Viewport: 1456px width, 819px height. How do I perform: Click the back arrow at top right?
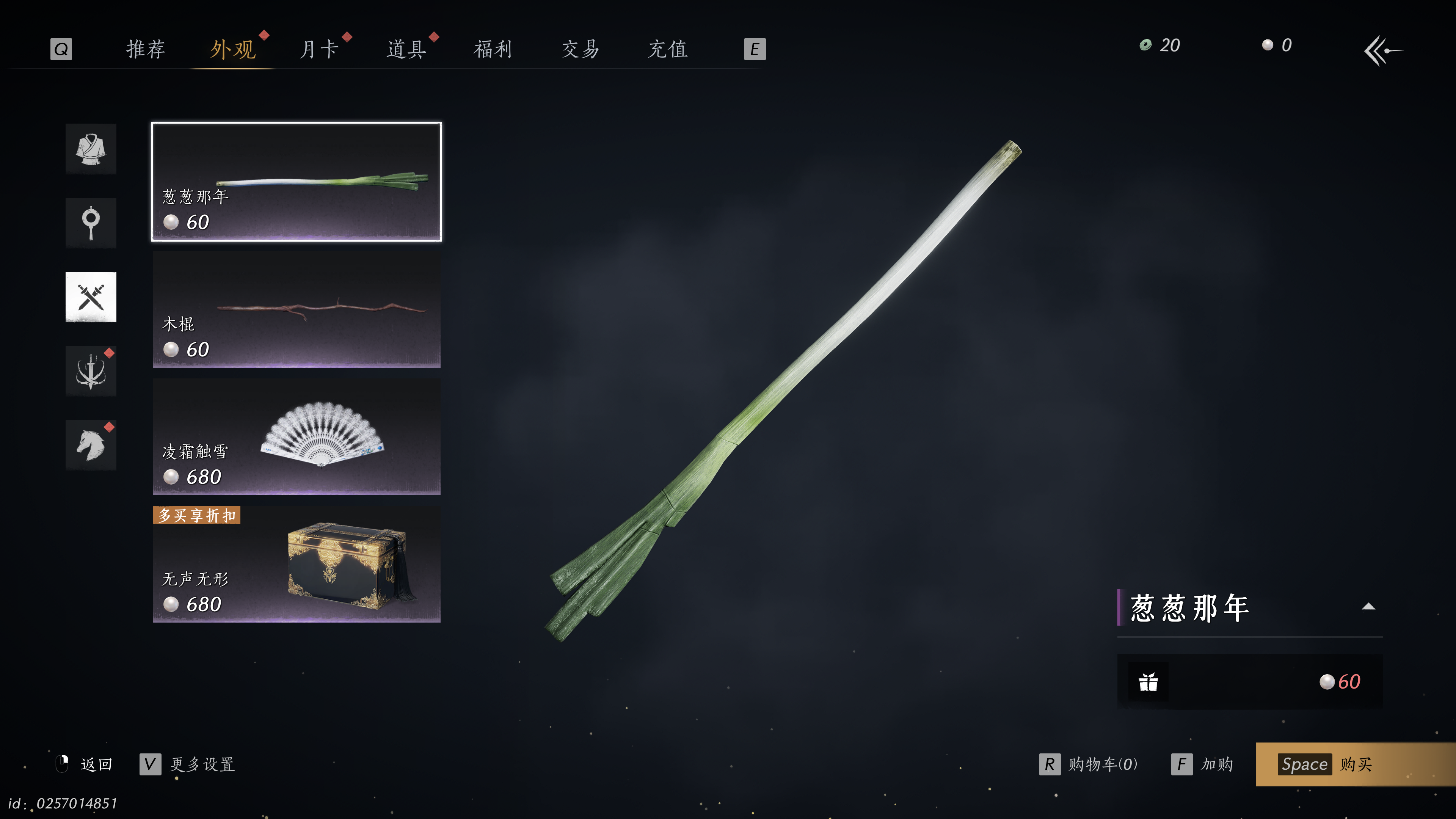click(x=1382, y=51)
